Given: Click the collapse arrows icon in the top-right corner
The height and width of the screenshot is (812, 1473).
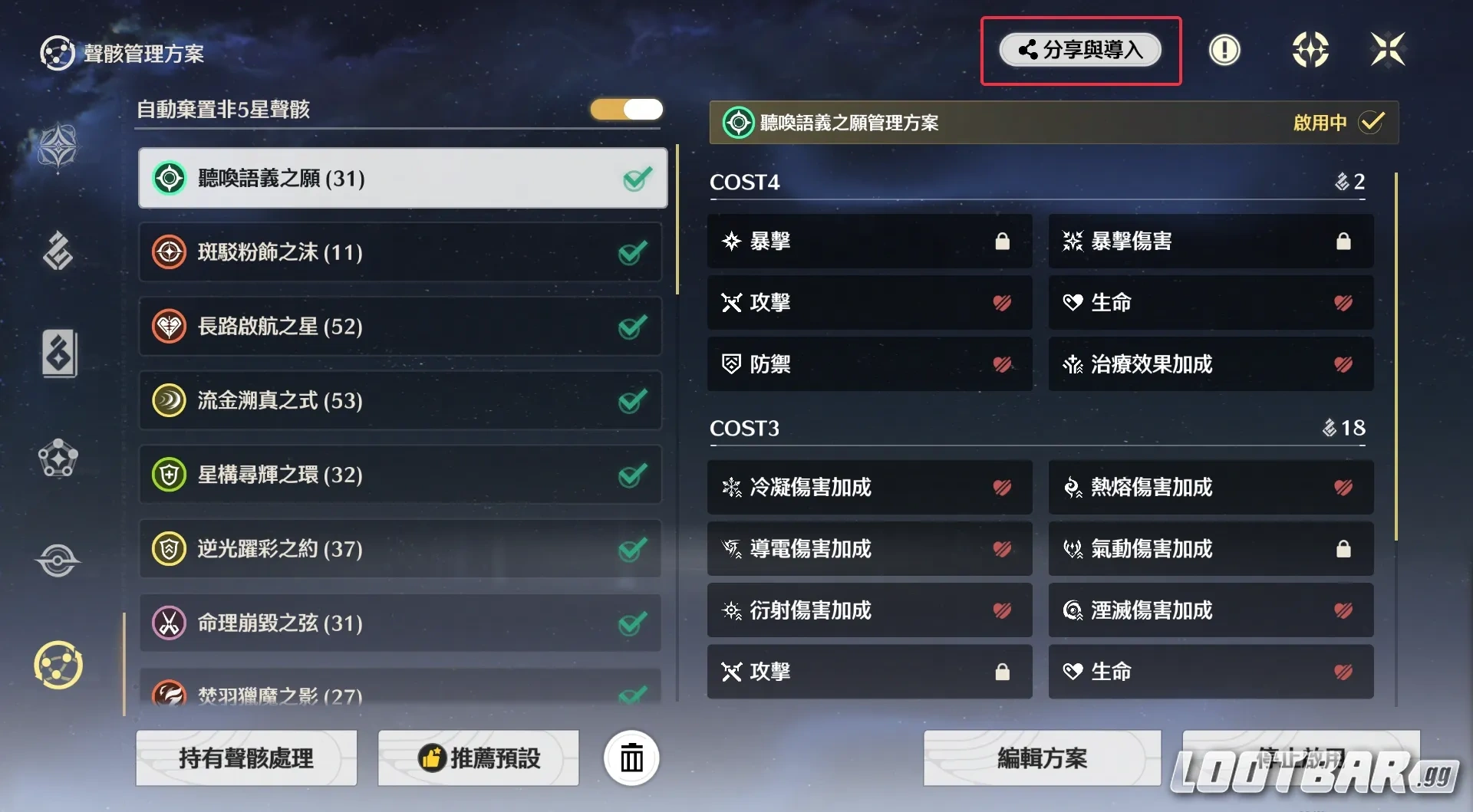Looking at the screenshot, I should 1388,49.
